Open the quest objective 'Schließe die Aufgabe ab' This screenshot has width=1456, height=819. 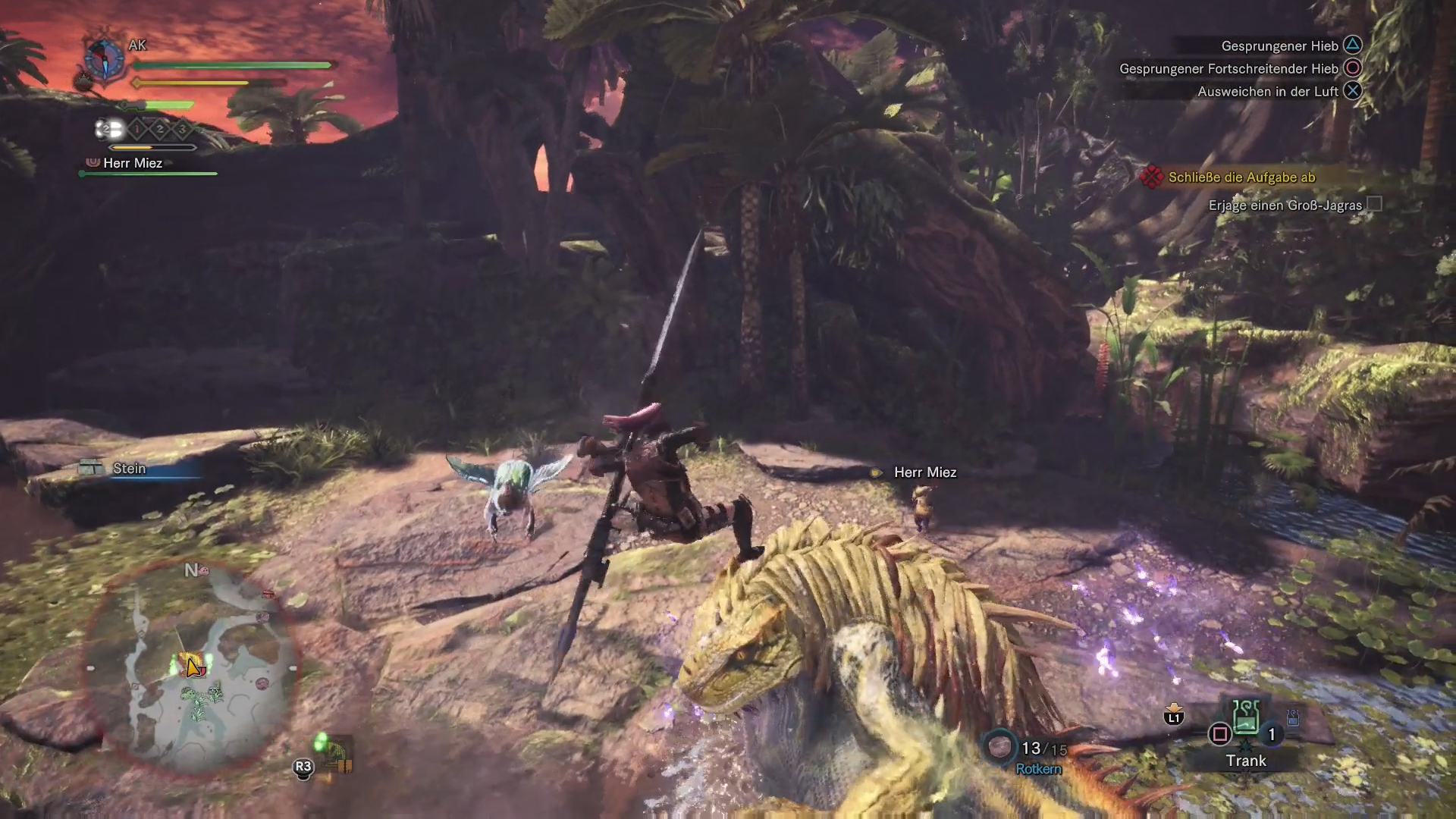click(1241, 177)
